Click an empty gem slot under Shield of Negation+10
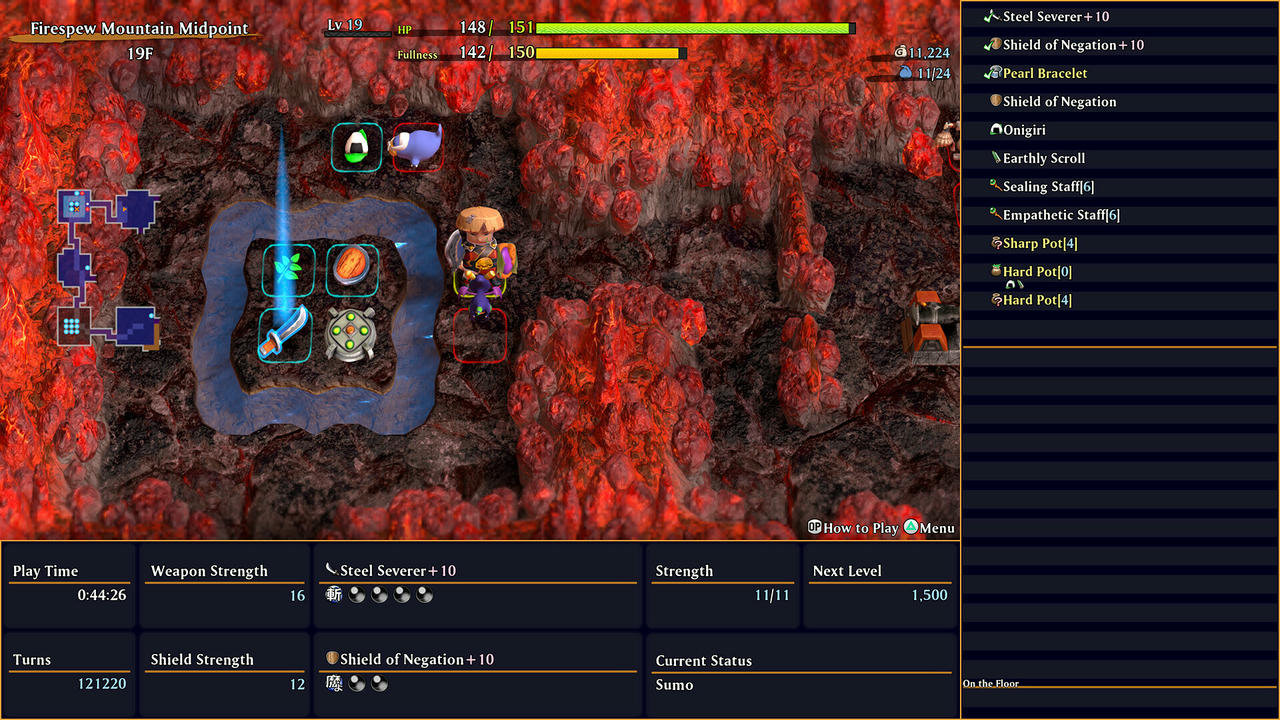The width and height of the screenshot is (1280, 720). pos(358,684)
